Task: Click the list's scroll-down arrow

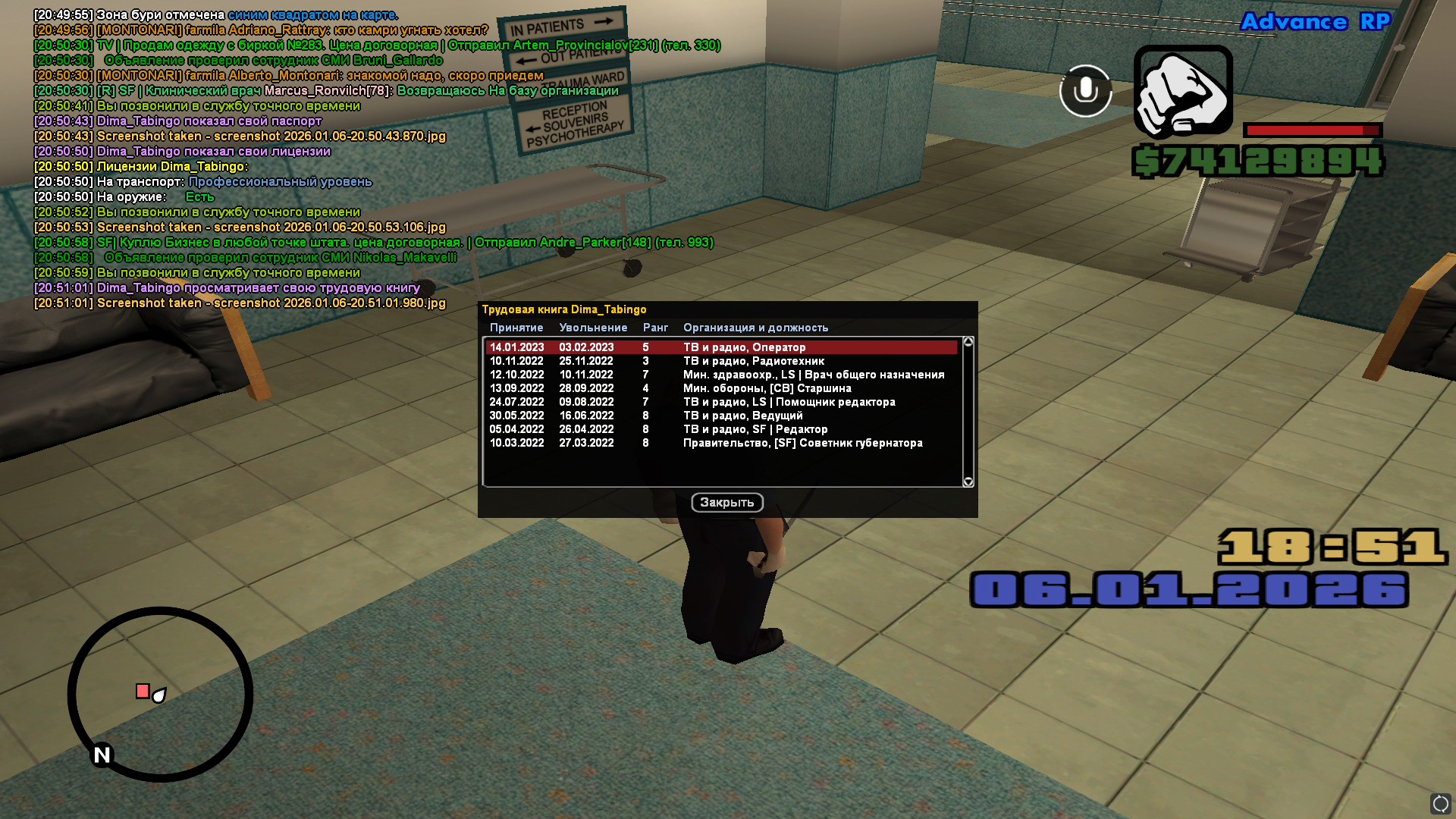Action: pyautogui.click(x=968, y=482)
